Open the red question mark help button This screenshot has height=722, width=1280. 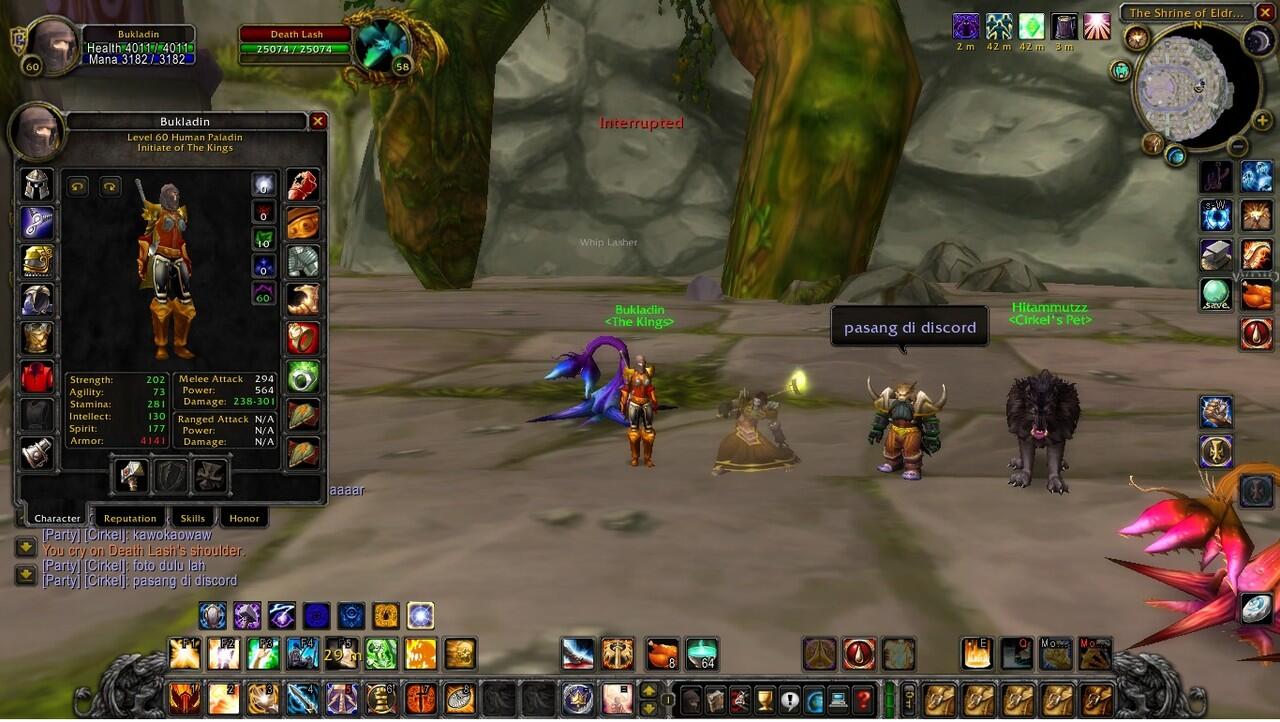(863, 699)
